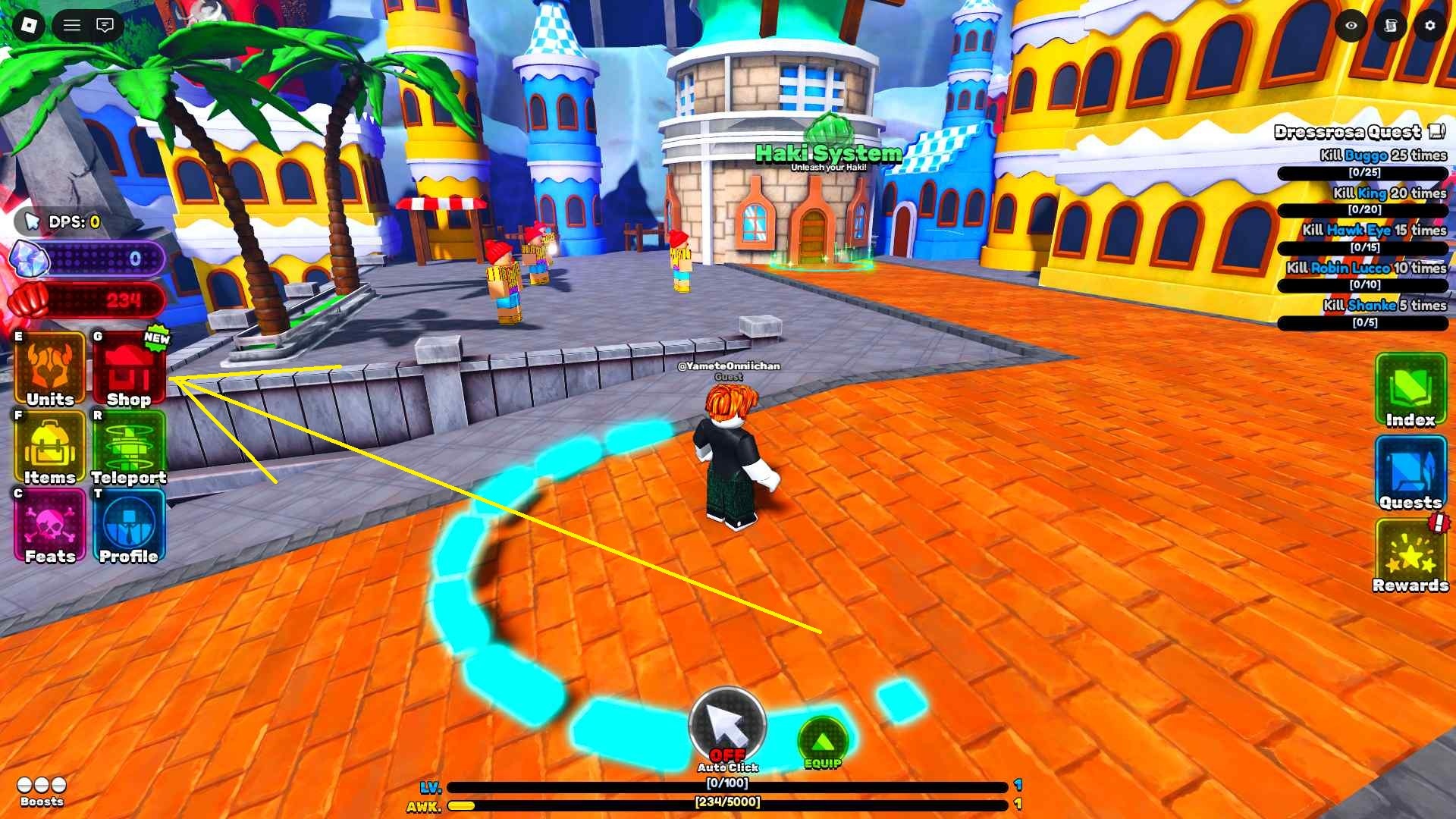Image resolution: width=1456 pixels, height=819 pixels.
Task: Click the scroll icon beside the gear
Action: click(x=1391, y=26)
